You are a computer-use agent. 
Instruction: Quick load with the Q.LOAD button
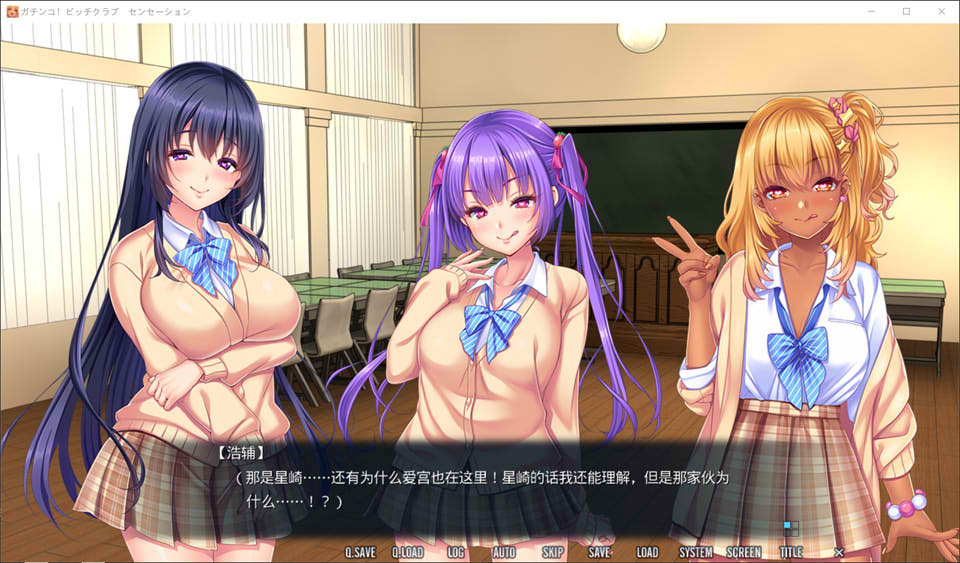pos(407,552)
